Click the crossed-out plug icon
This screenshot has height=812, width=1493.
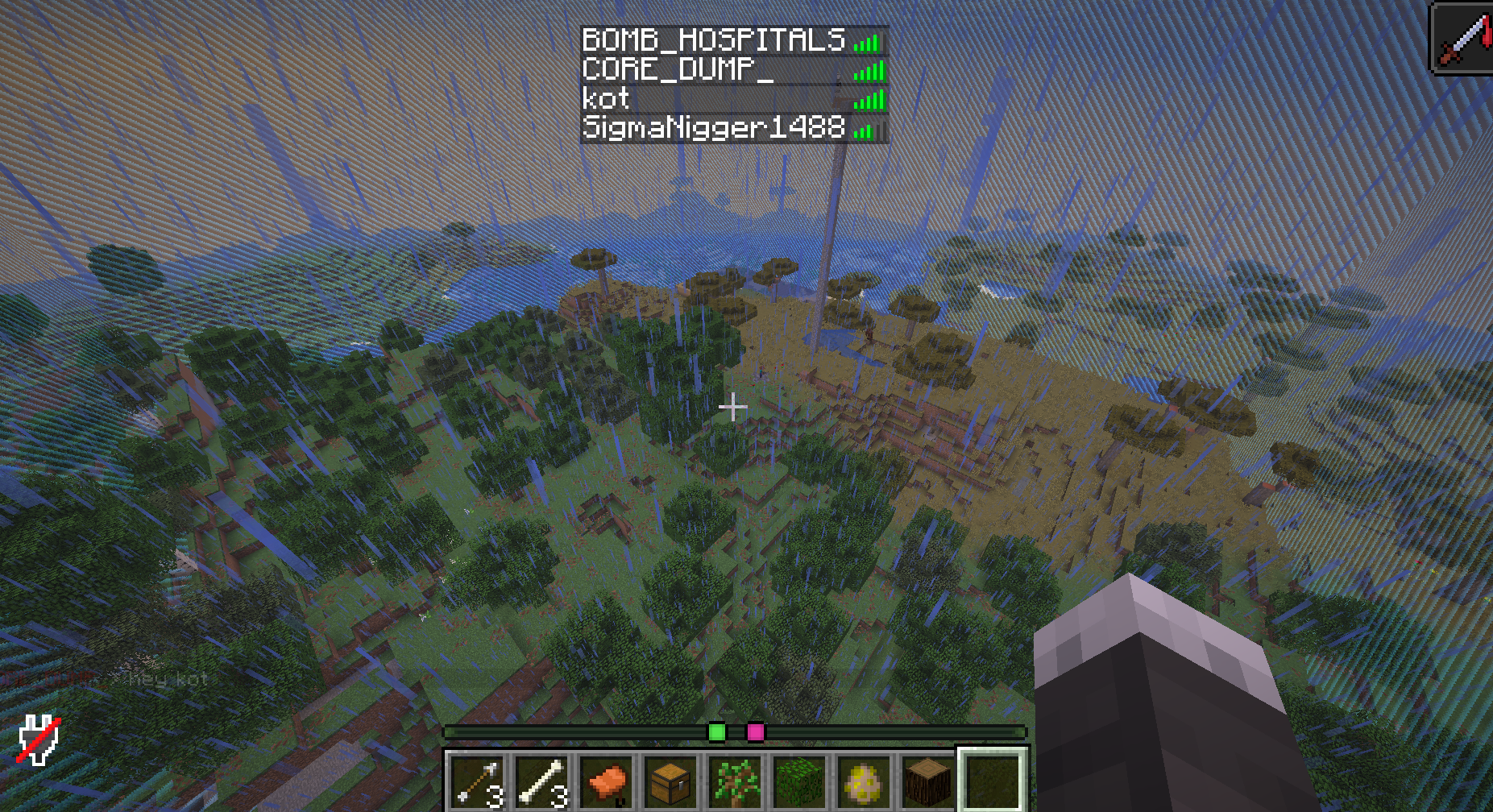[x=39, y=739]
